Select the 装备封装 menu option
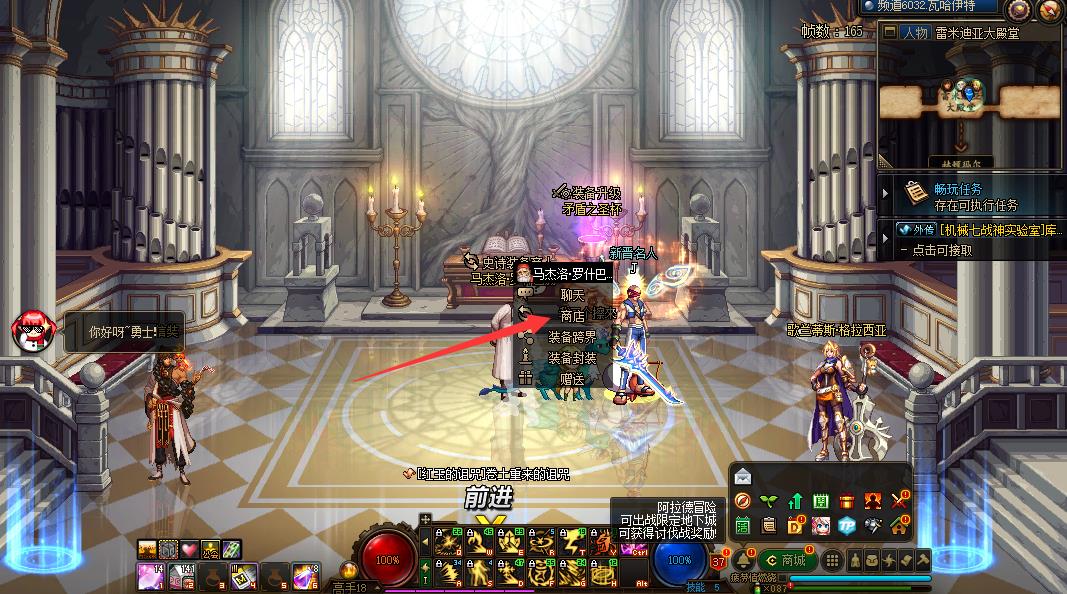Screen dimensions: 1067x594 (572, 358)
